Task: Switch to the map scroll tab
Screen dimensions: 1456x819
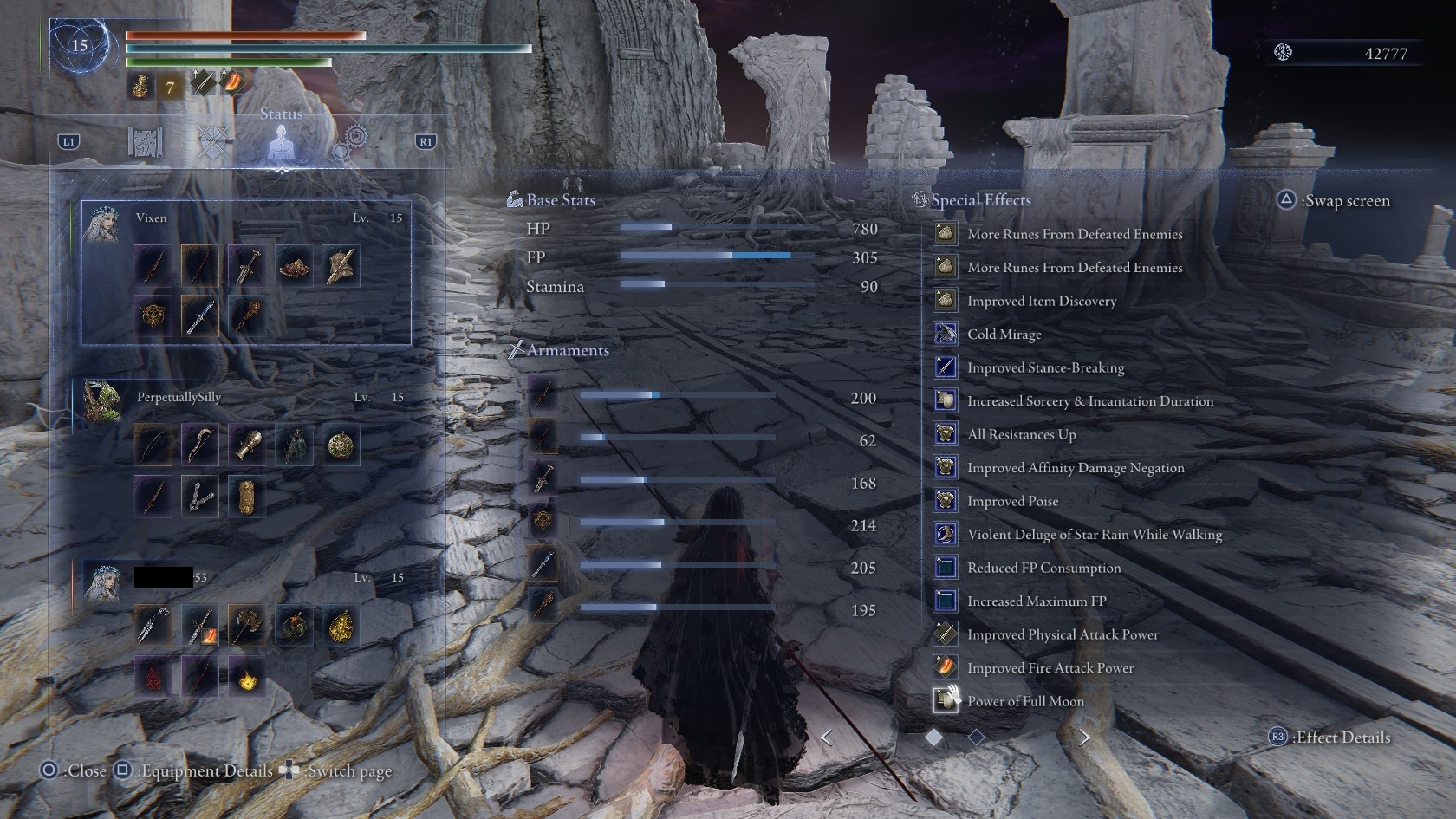Action: [145, 142]
